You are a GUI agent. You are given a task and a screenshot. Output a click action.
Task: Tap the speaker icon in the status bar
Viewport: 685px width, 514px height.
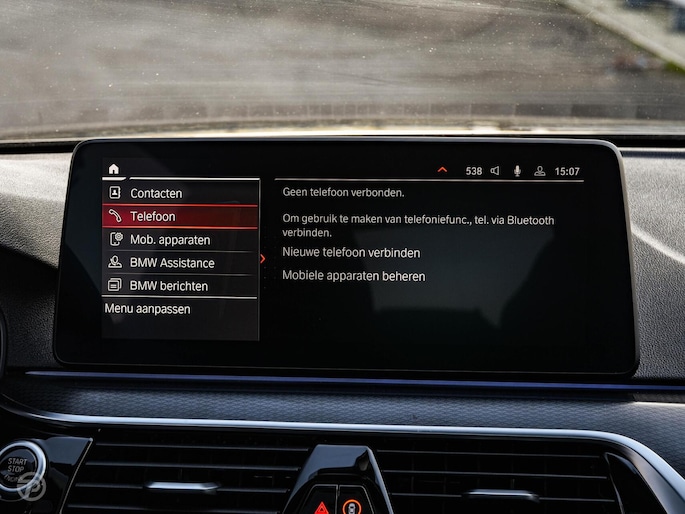pyautogui.click(x=494, y=171)
